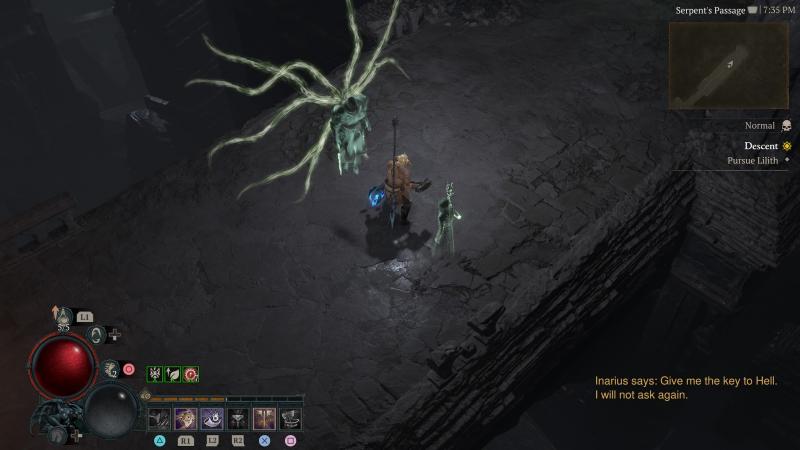Image resolution: width=800 pixels, height=450 pixels.
Task: Inspect the red circular buff icon
Action: (x=190, y=374)
